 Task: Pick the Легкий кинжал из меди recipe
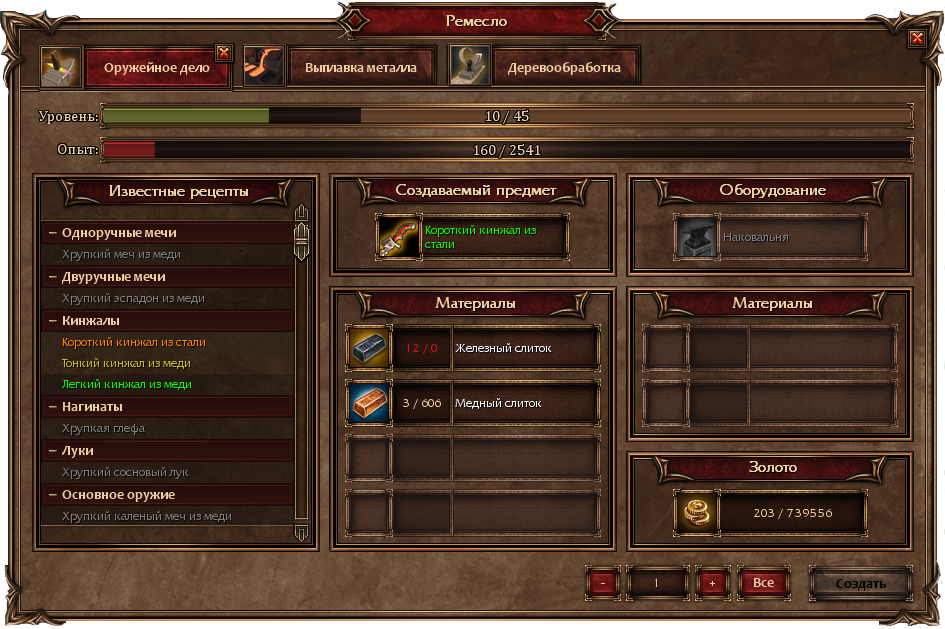(x=126, y=384)
